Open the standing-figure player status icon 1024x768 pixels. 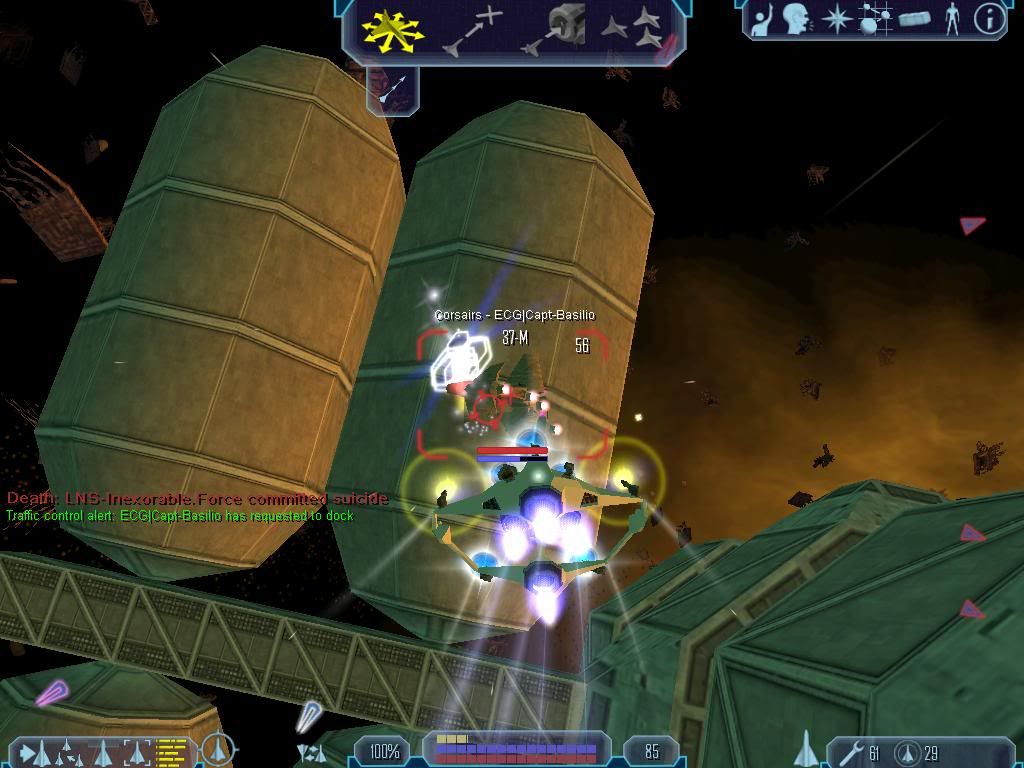(x=952, y=19)
